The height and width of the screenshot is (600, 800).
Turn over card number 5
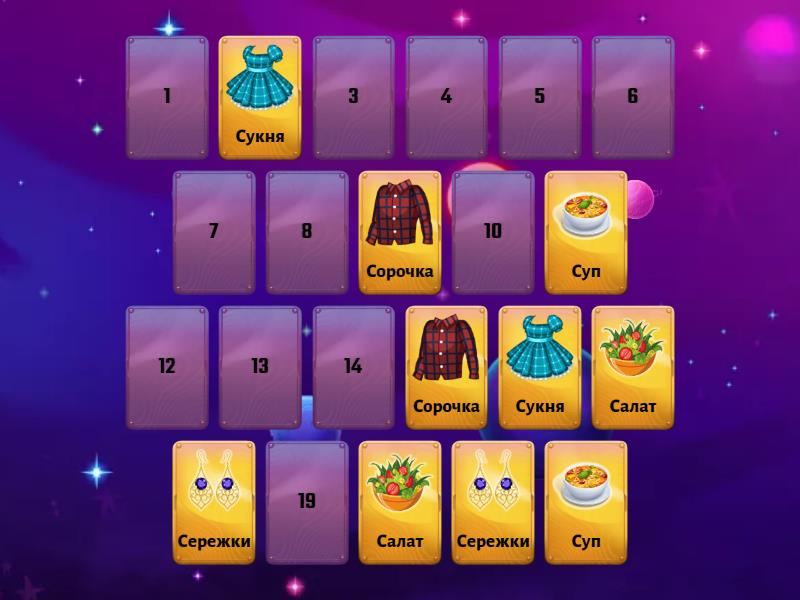tap(539, 97)
